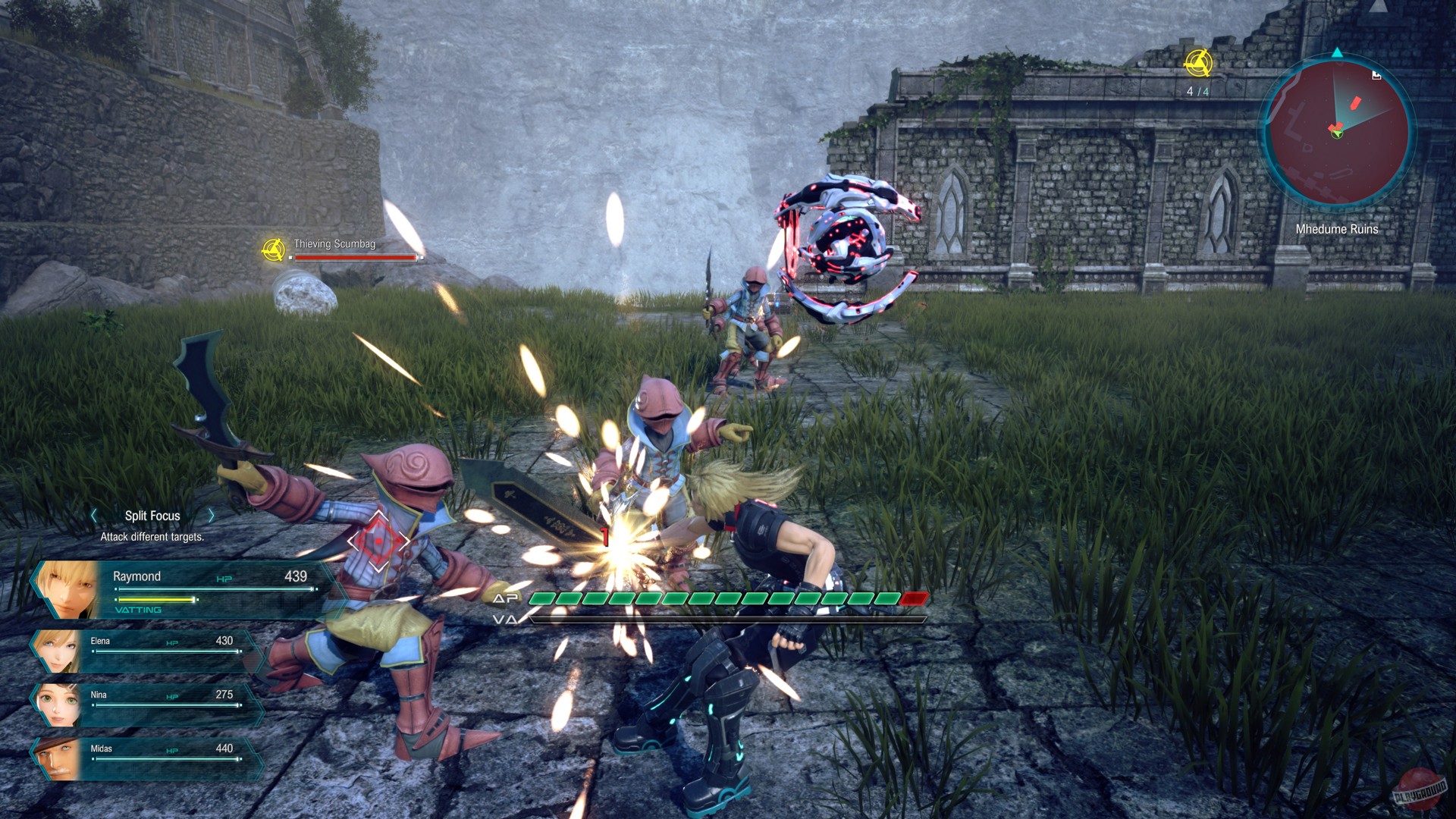
Task: Select the Split Focus tactic label
Action: [152, 515]
